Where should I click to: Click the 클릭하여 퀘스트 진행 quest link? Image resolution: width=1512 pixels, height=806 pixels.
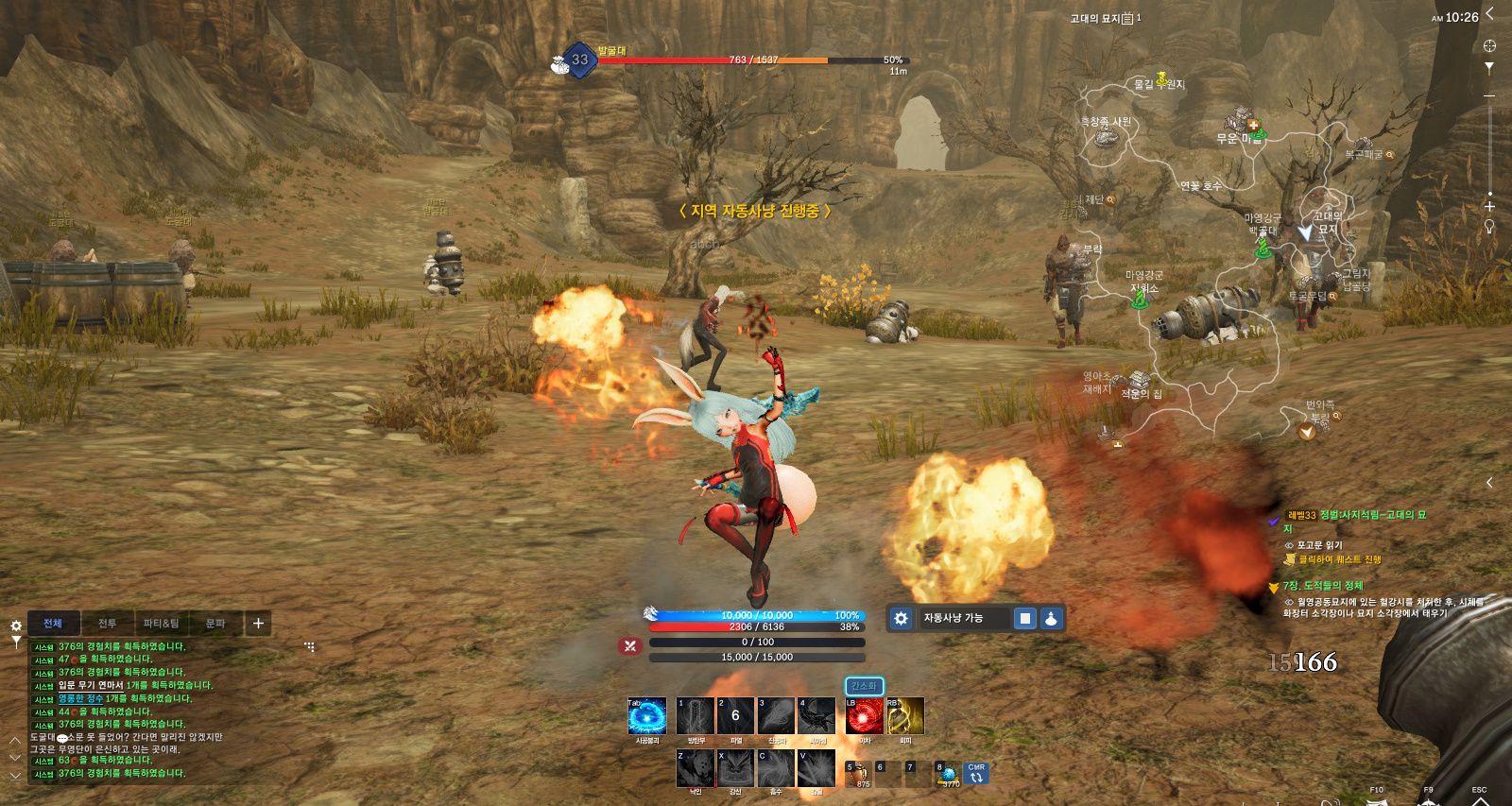pos(1339,559)
